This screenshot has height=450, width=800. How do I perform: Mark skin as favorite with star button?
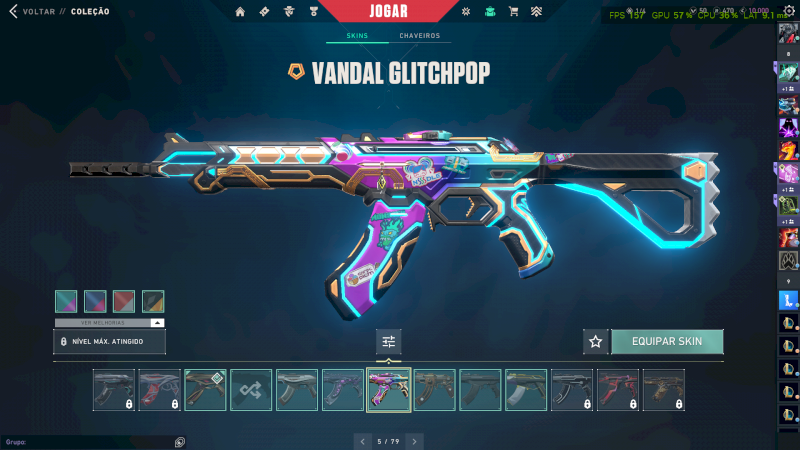click(596, 342)
